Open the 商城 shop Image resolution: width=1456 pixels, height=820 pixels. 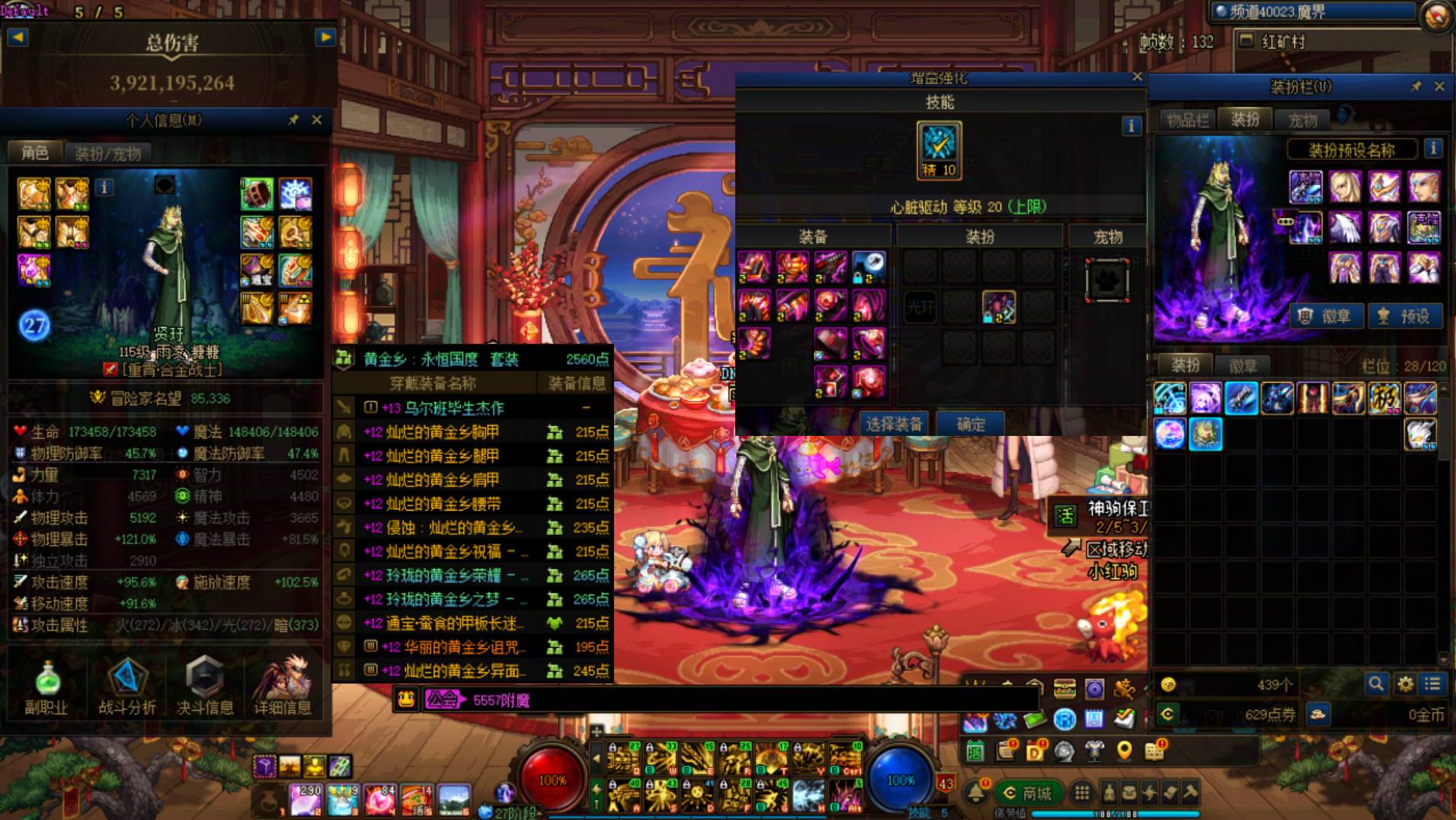(x=1028, y=793)
